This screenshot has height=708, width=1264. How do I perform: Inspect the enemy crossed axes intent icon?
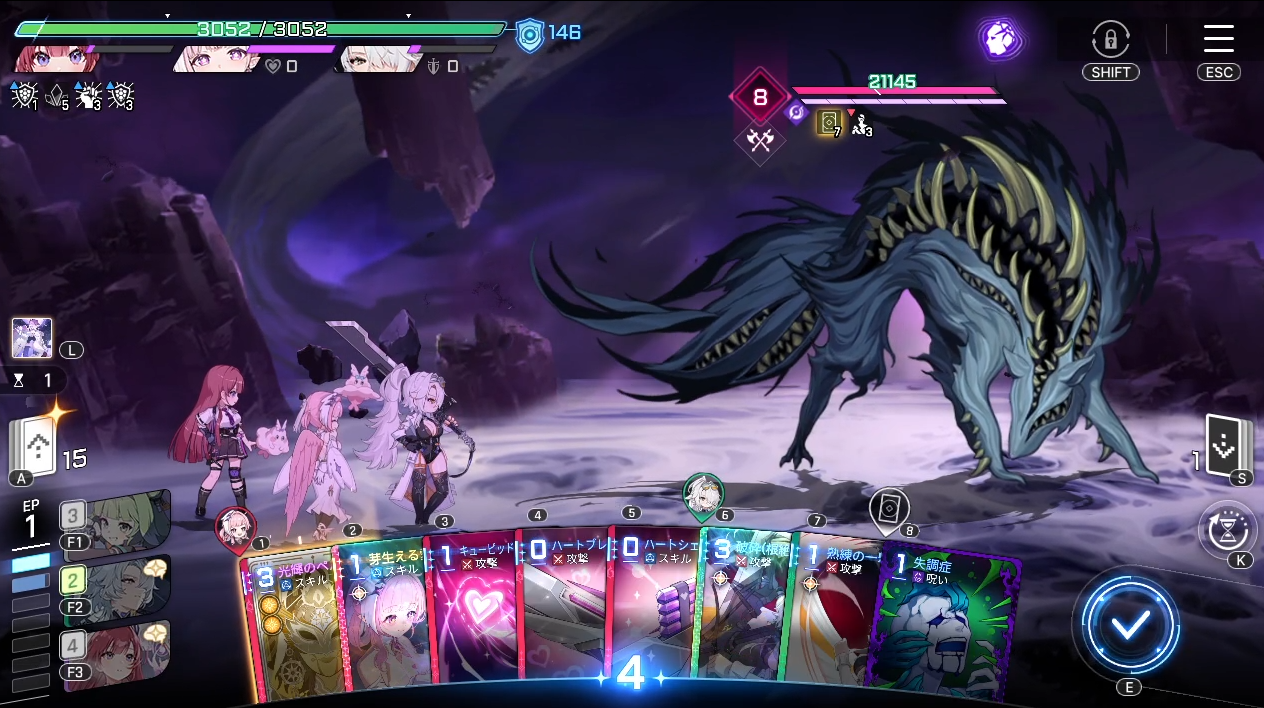(760, 141)
